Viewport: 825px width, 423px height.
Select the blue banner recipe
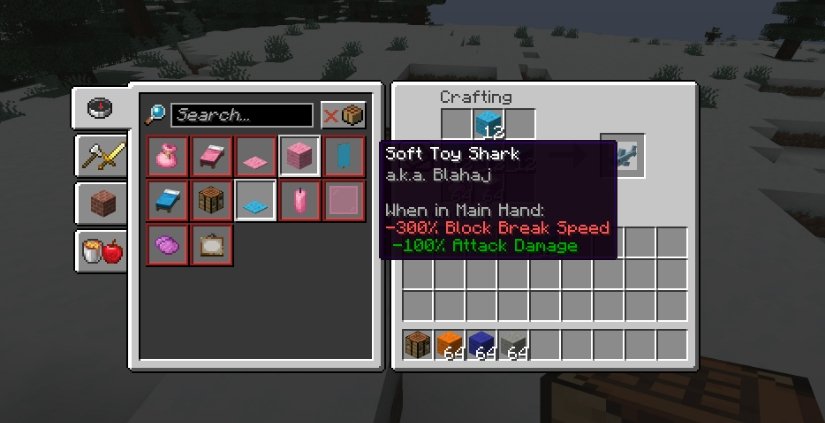[343, 156]
